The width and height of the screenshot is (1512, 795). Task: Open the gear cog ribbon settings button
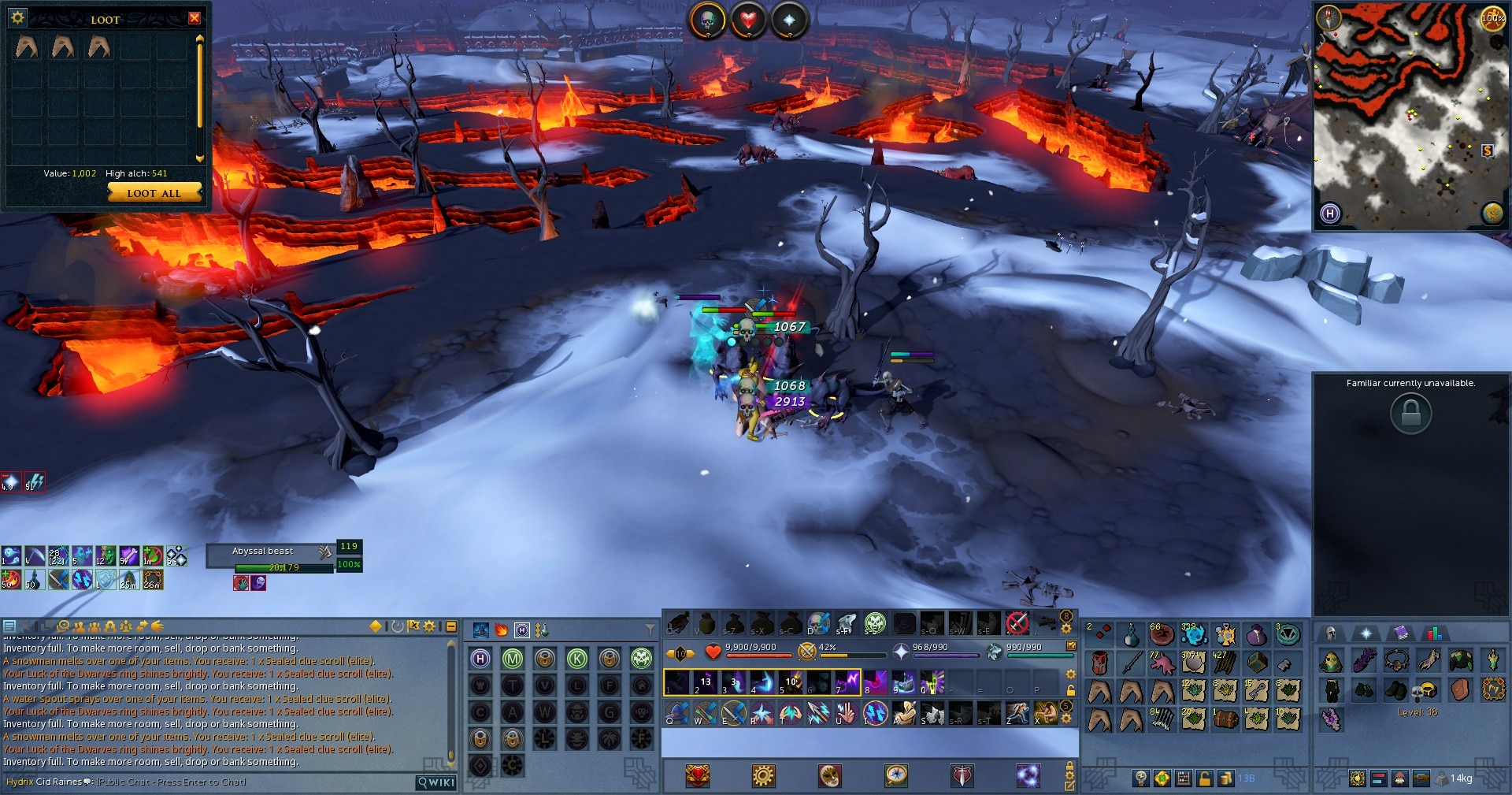pos(762,776)
